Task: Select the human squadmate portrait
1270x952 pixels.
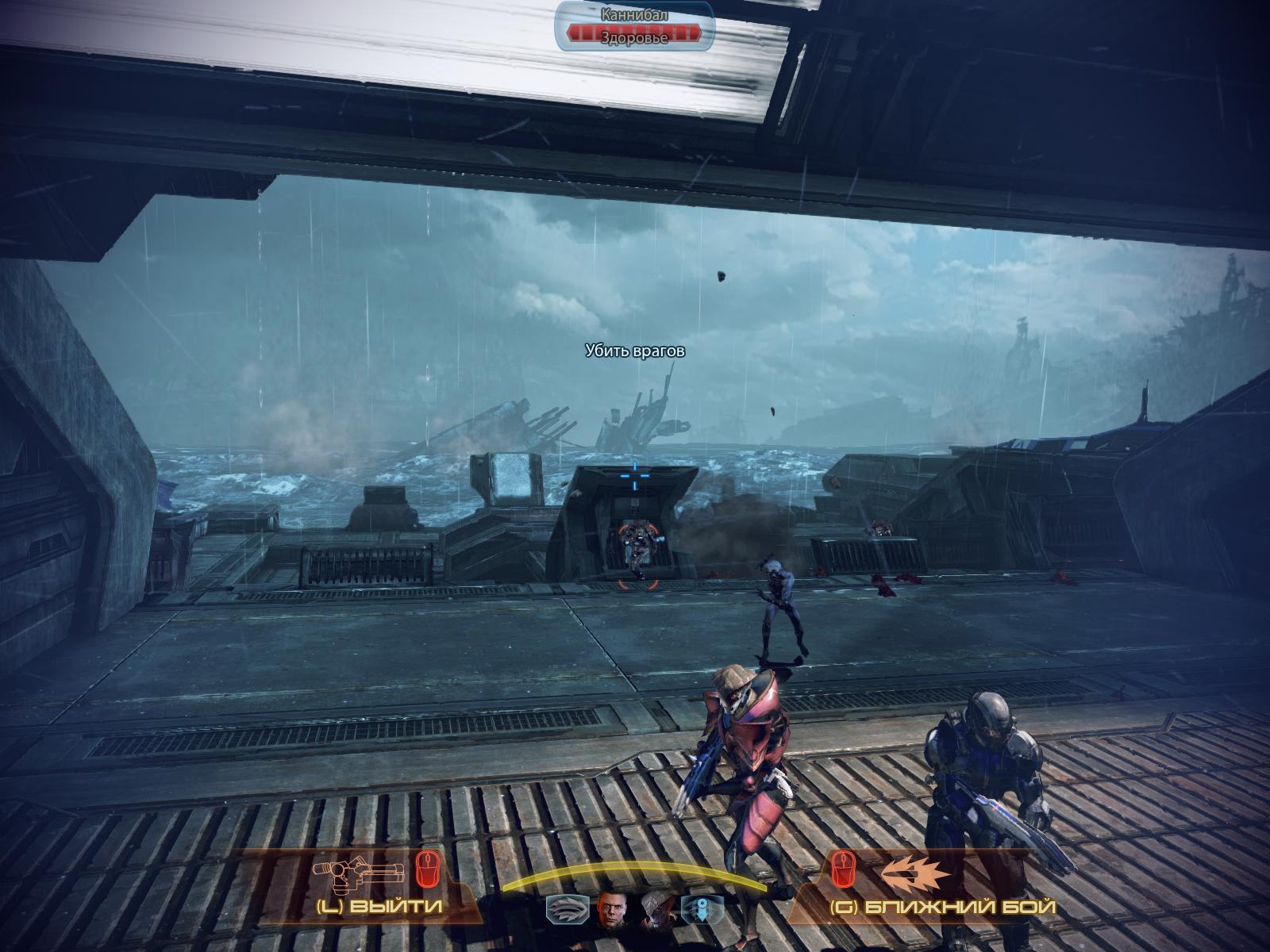Action: point(613,910)
